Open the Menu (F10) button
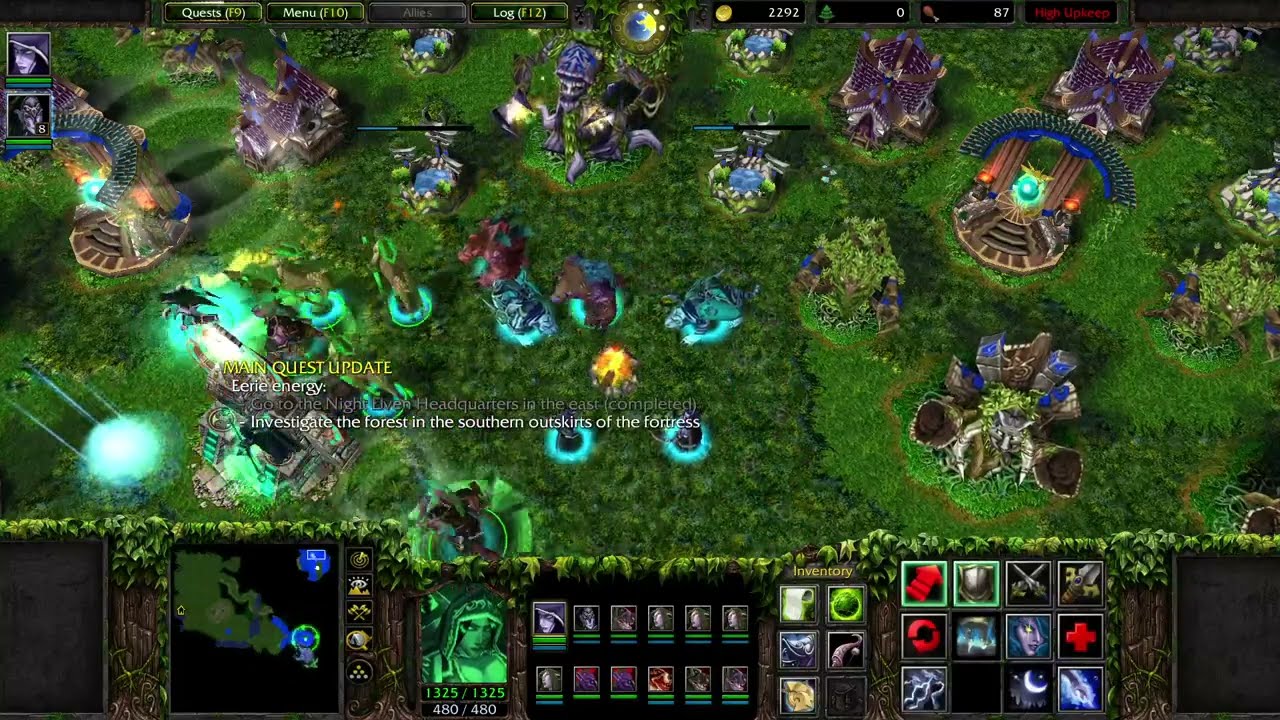The width and height of the screenshot is (1280, 720). coord(315,13)
